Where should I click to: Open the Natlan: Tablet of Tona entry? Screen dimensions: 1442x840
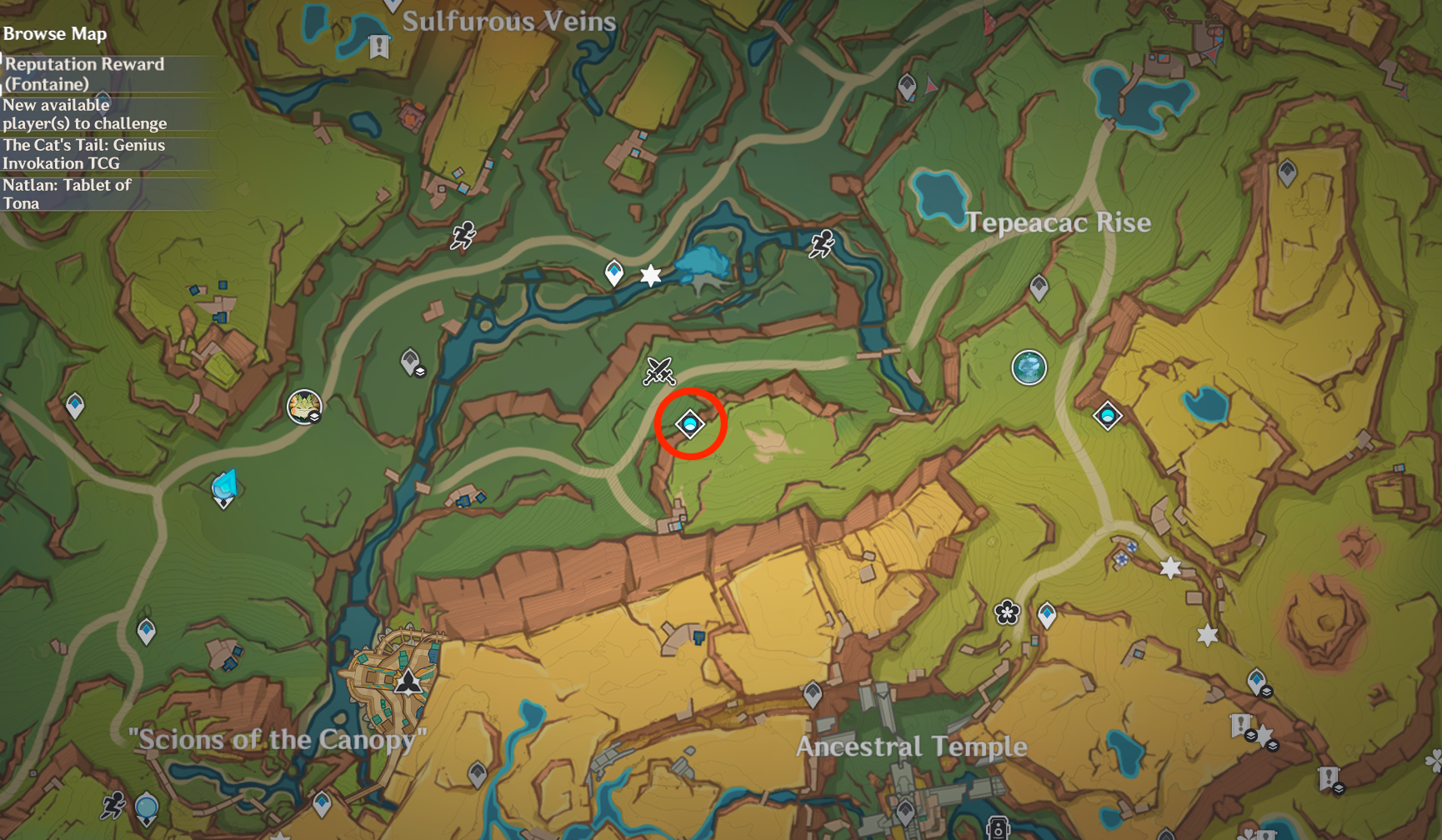[x=68, y=193]
